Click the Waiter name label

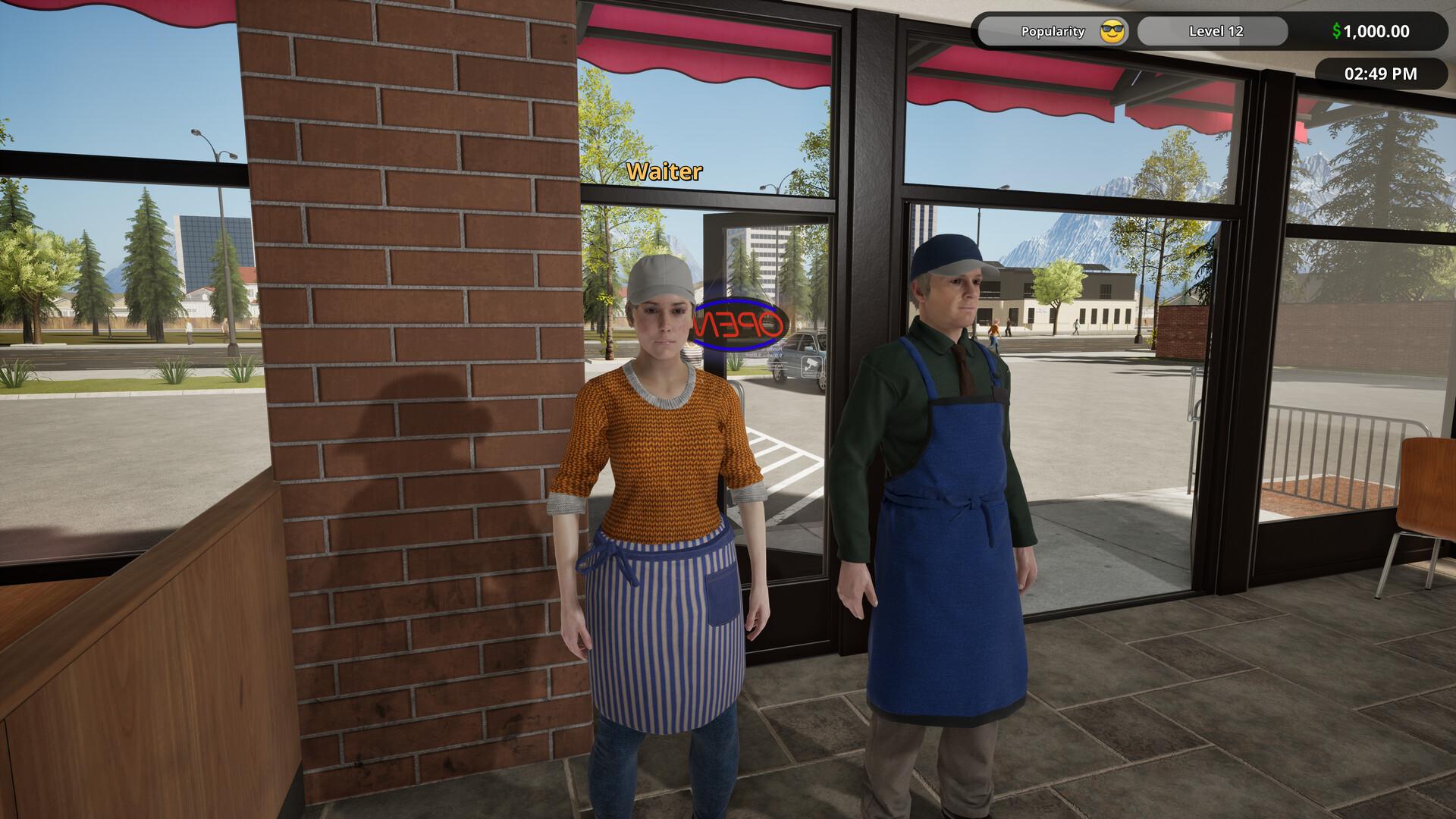click(x=663, y=173)
